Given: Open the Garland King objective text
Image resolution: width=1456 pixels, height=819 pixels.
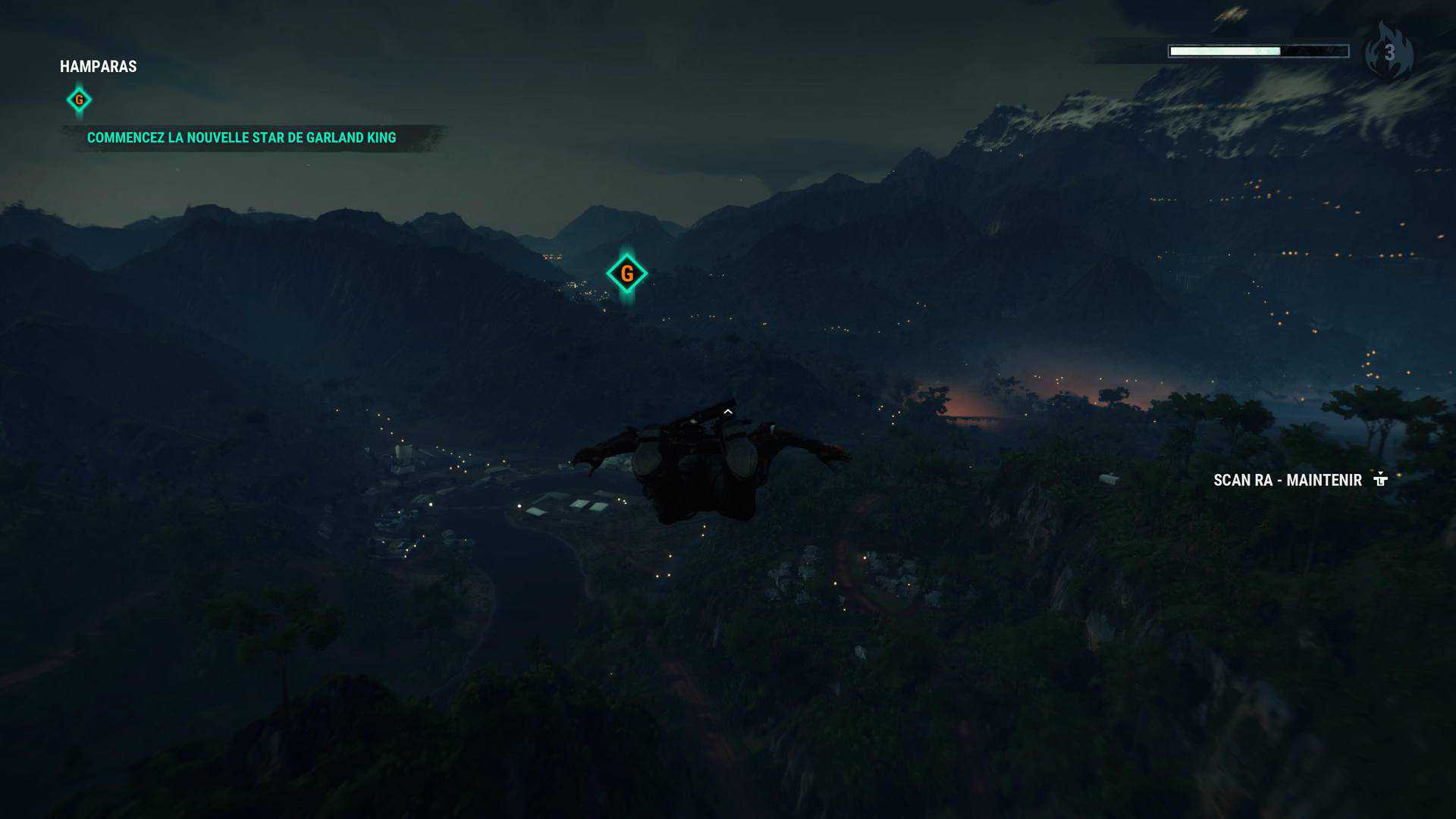Looking at the screenshot, I should [x=241, y=138].
